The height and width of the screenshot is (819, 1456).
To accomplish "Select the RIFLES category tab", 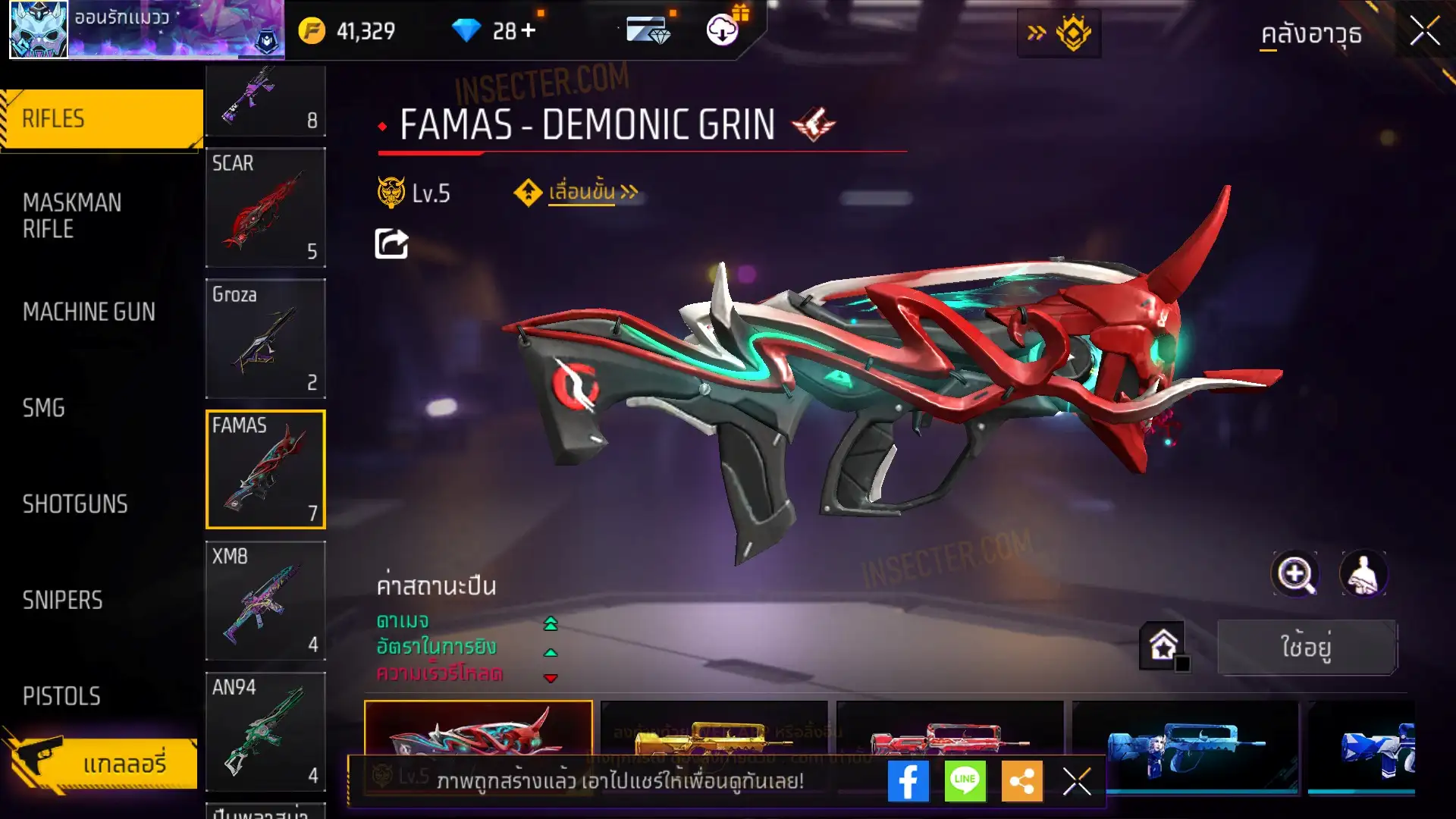I will tap(102, 119).
